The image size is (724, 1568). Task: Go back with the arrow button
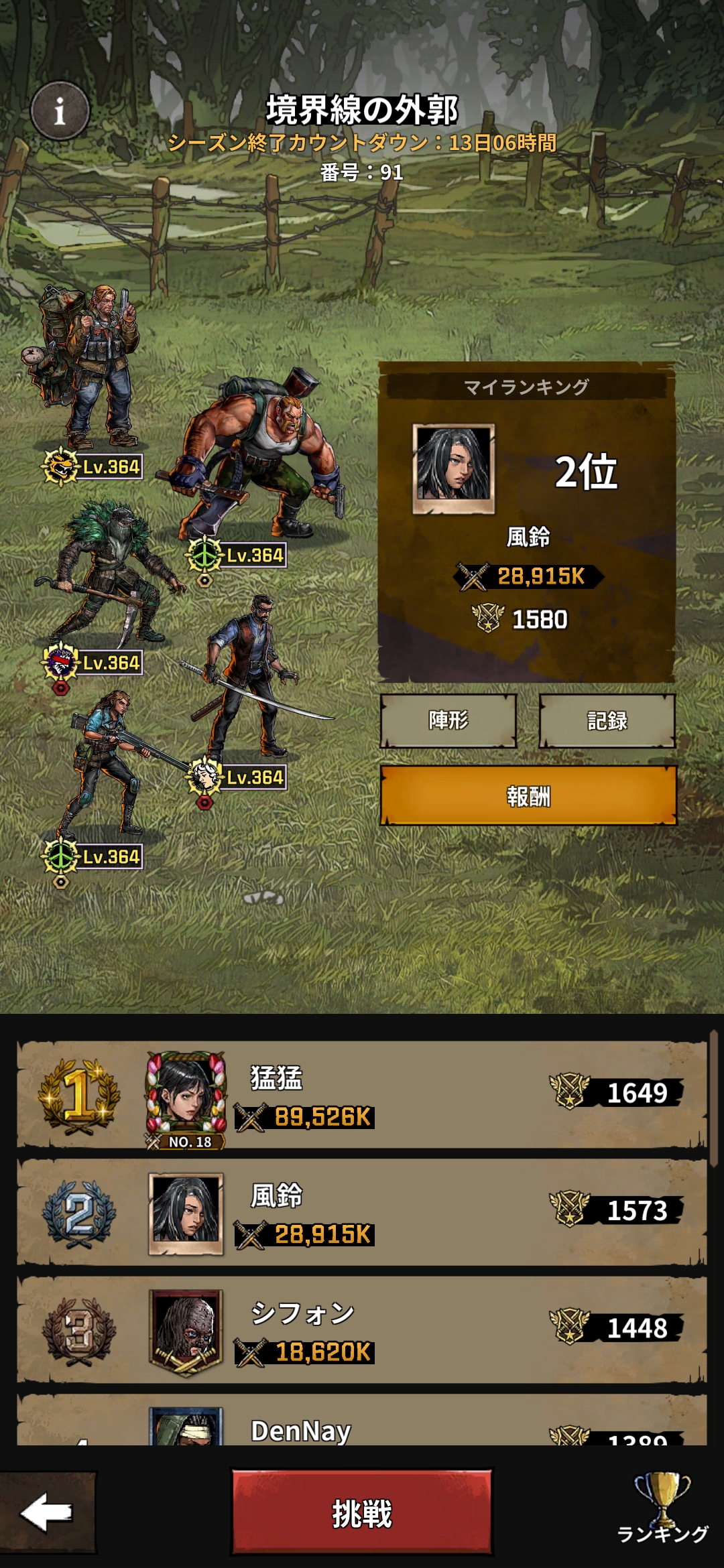click(x=47, y=1513)
